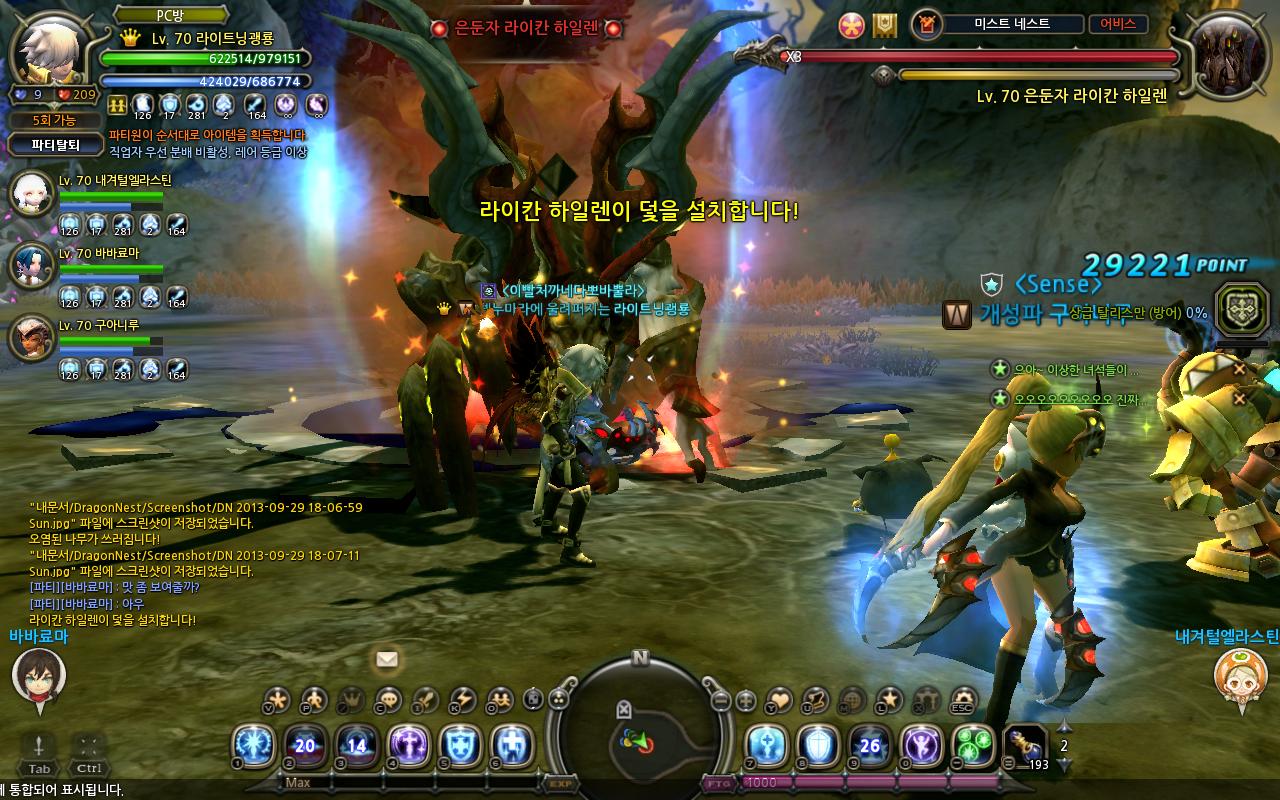
Task: Open the unread mail envelope icon
Action: 387,659
